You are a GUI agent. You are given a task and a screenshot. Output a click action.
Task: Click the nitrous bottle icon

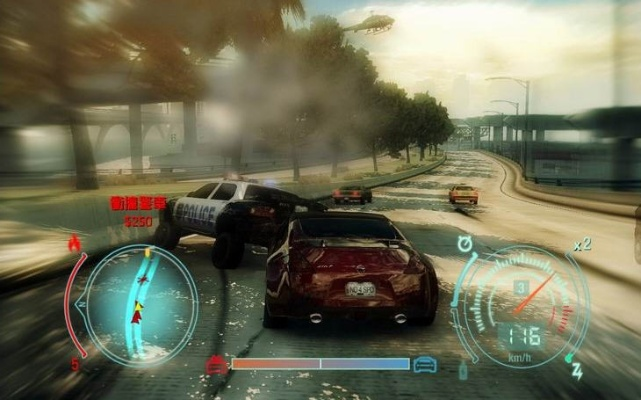pos(463,370)
